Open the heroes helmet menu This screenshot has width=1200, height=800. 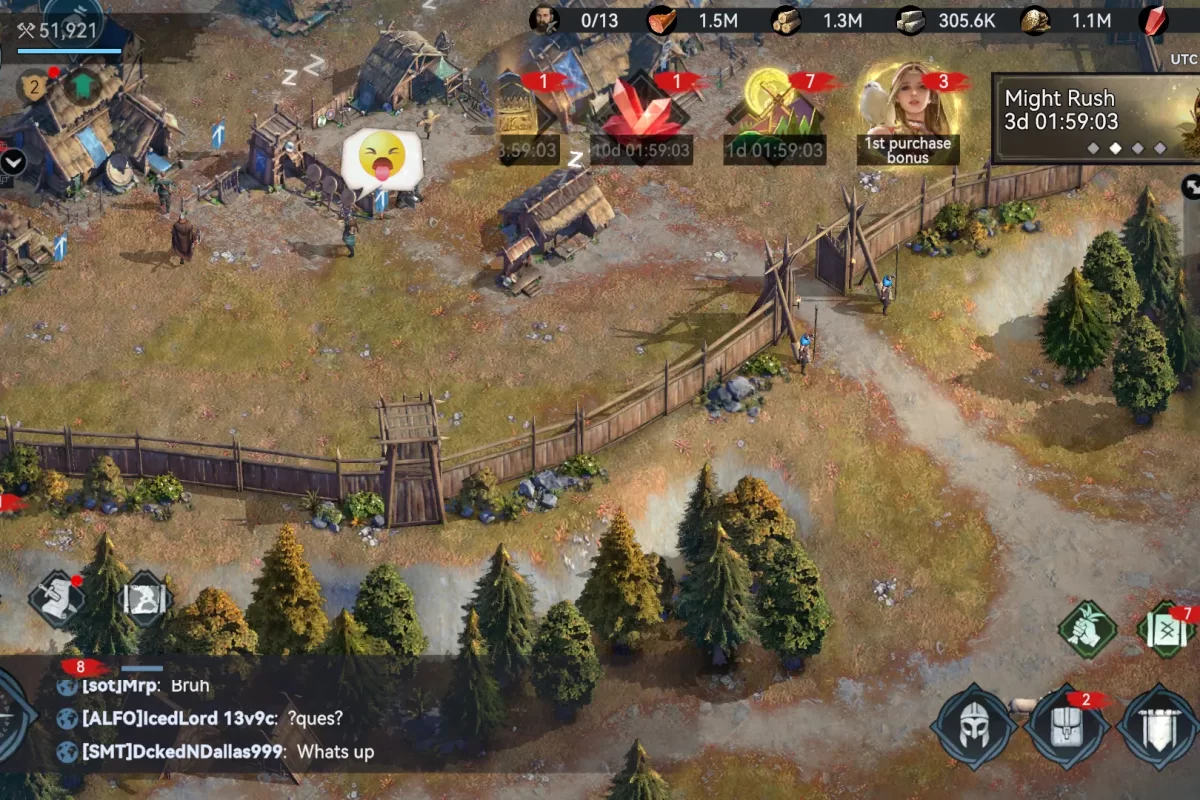pos(973,726)
